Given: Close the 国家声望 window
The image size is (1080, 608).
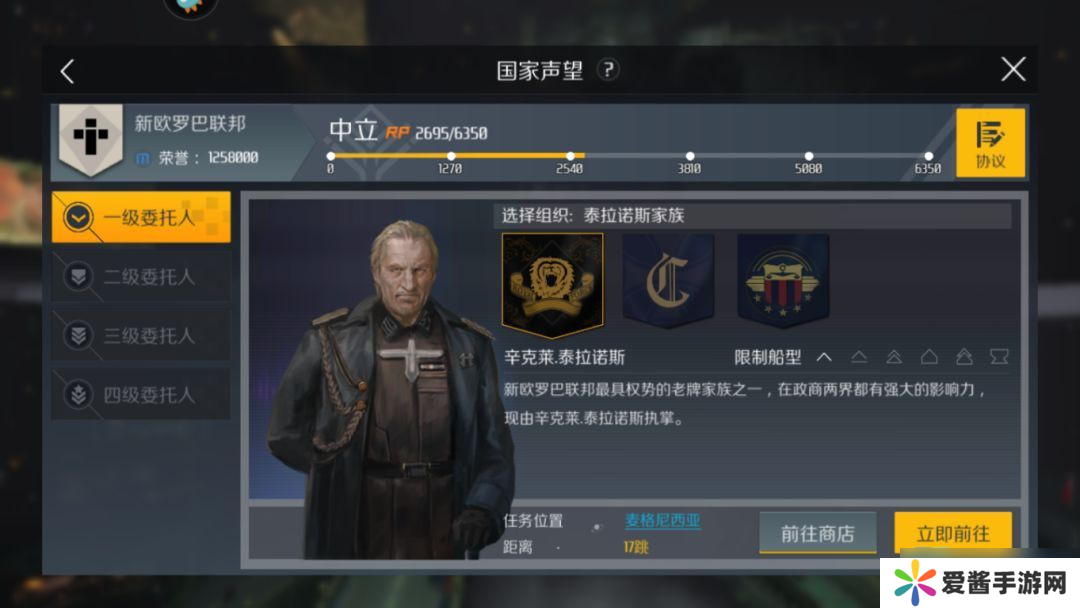Looking at the screenshot, I should [1013, 69].
